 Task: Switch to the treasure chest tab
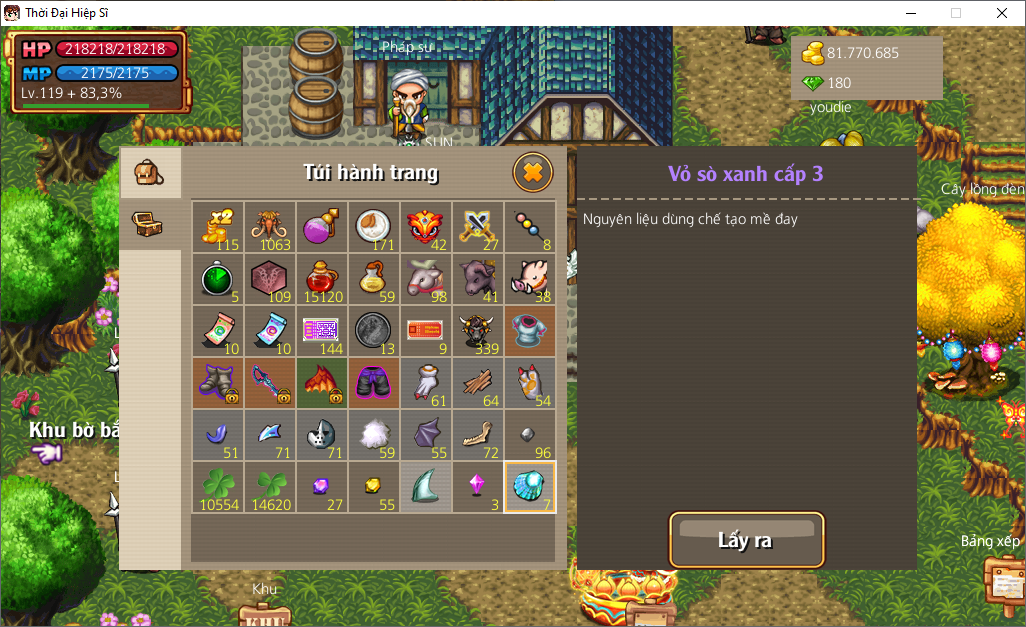pyautogui.click(x=149, y=223)
